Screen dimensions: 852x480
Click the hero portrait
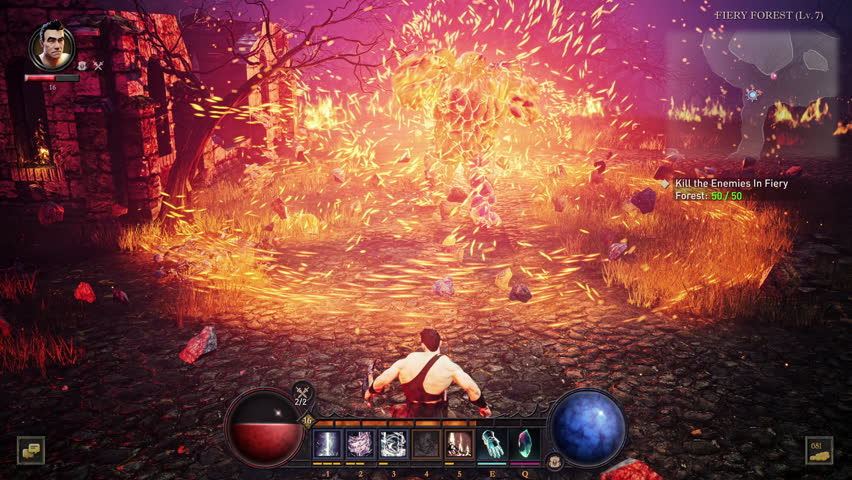coord(52,45)
